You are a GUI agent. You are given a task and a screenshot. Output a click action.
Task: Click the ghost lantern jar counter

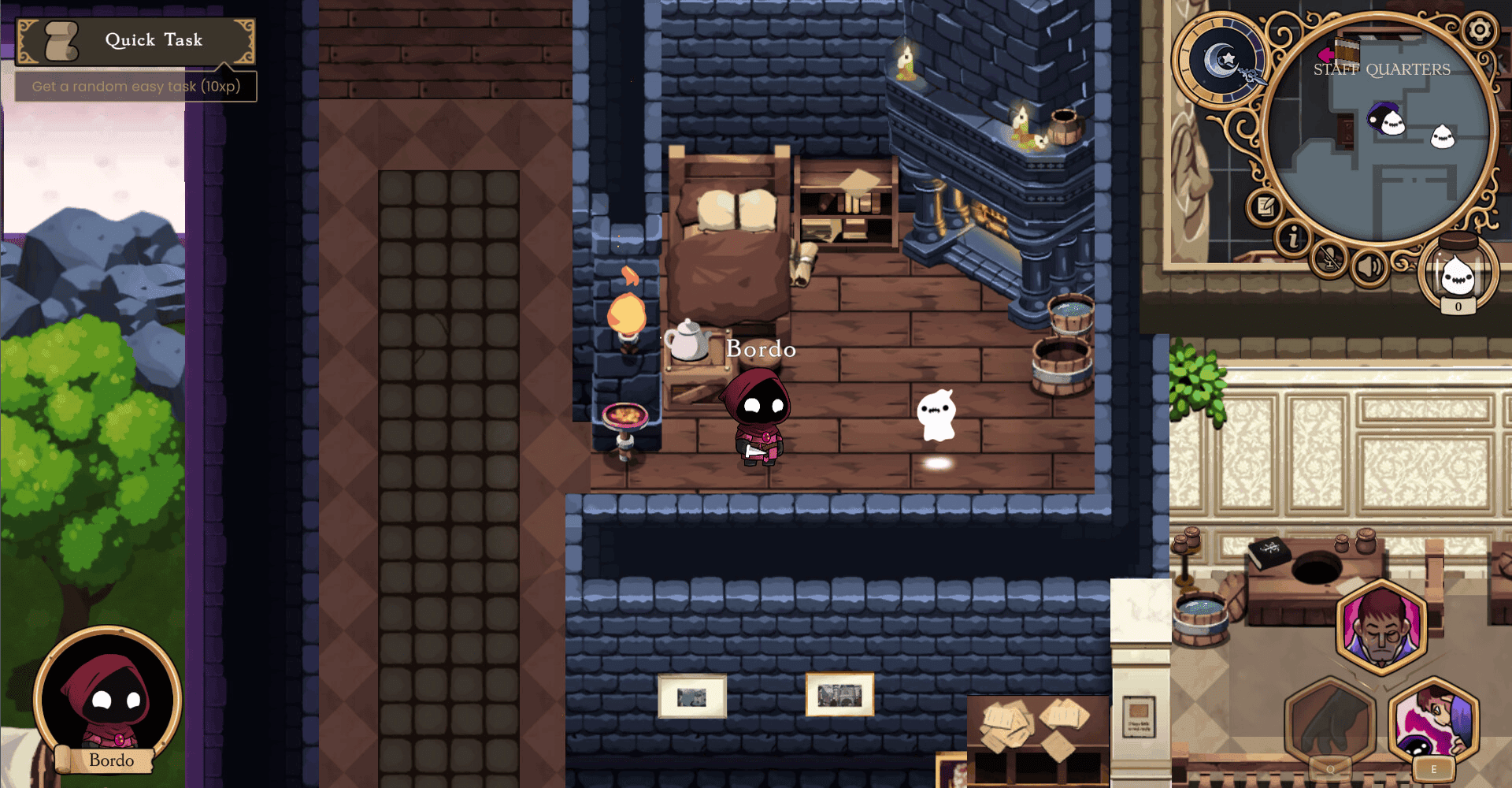pos(1458,272)
